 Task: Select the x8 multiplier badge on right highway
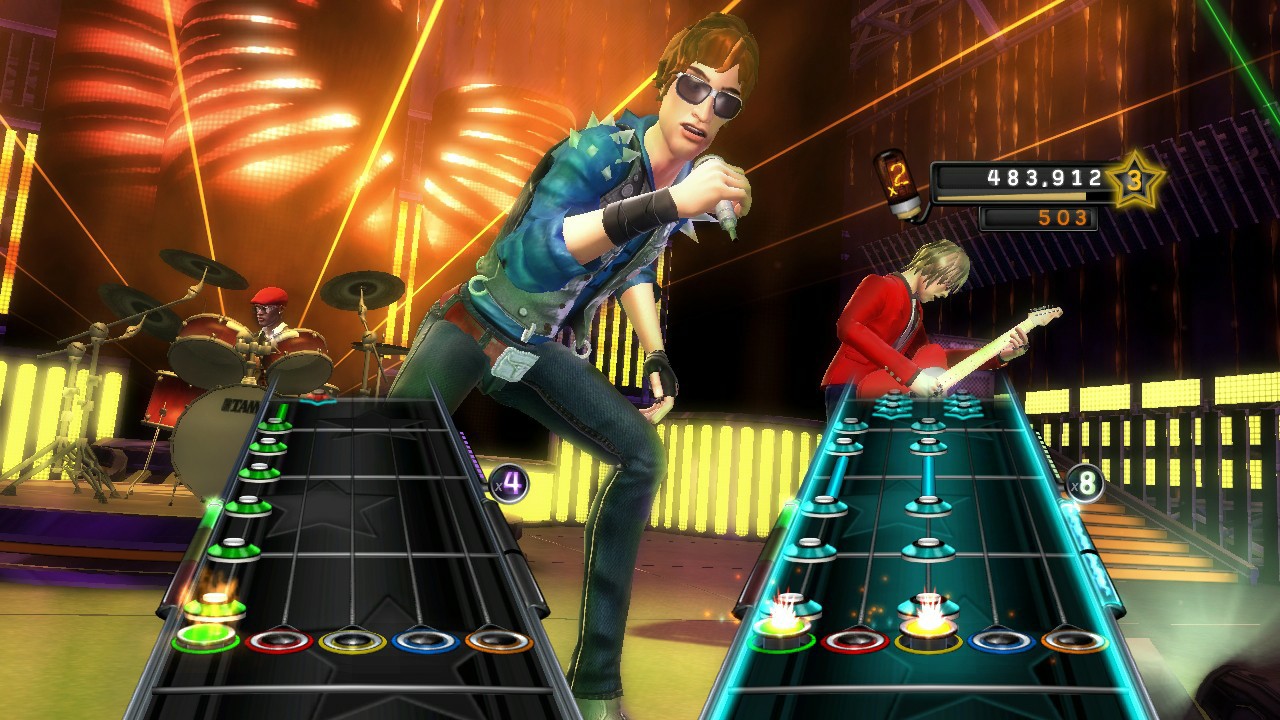(1085, 481)
